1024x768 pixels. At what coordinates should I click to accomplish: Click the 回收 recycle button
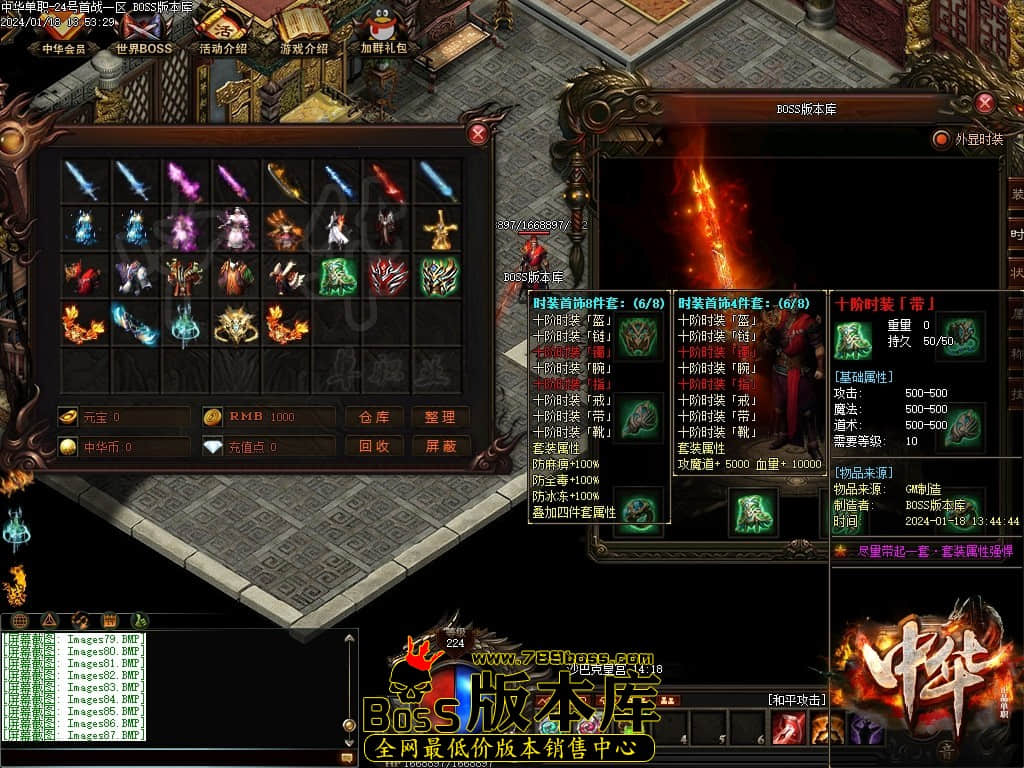pyautogui.click(x=374, y=446)
